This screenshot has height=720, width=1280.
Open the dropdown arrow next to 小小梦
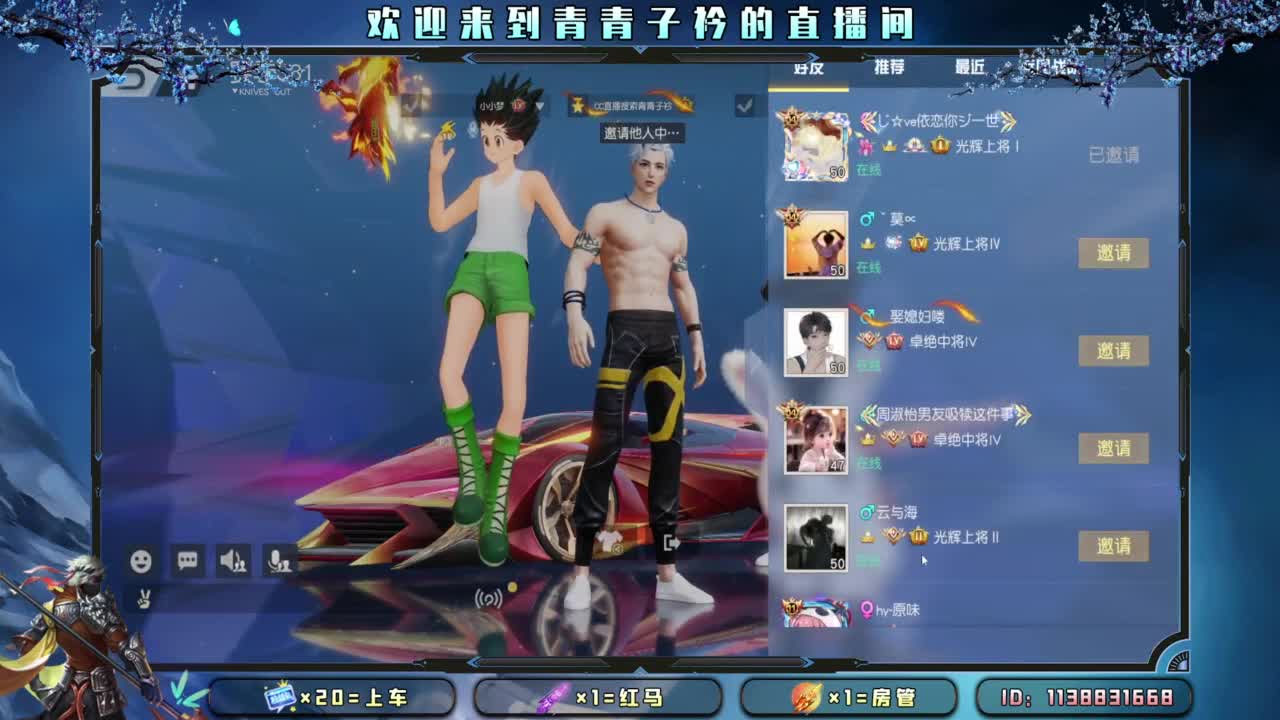click(539, 104)
